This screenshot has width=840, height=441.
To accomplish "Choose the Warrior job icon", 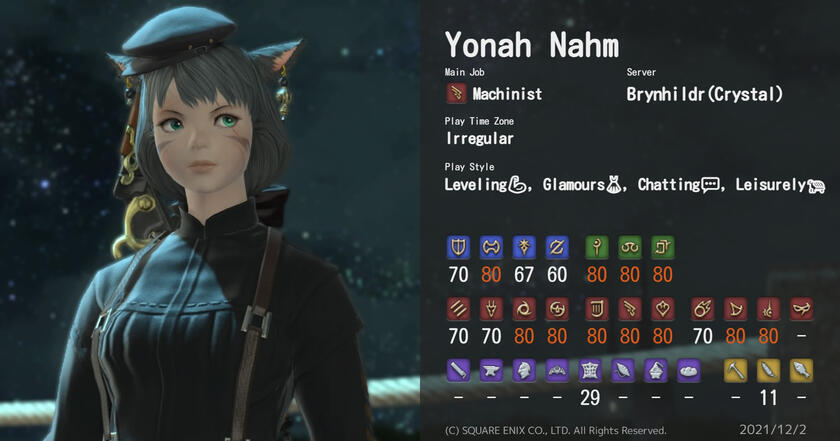I will click(490, 246).
